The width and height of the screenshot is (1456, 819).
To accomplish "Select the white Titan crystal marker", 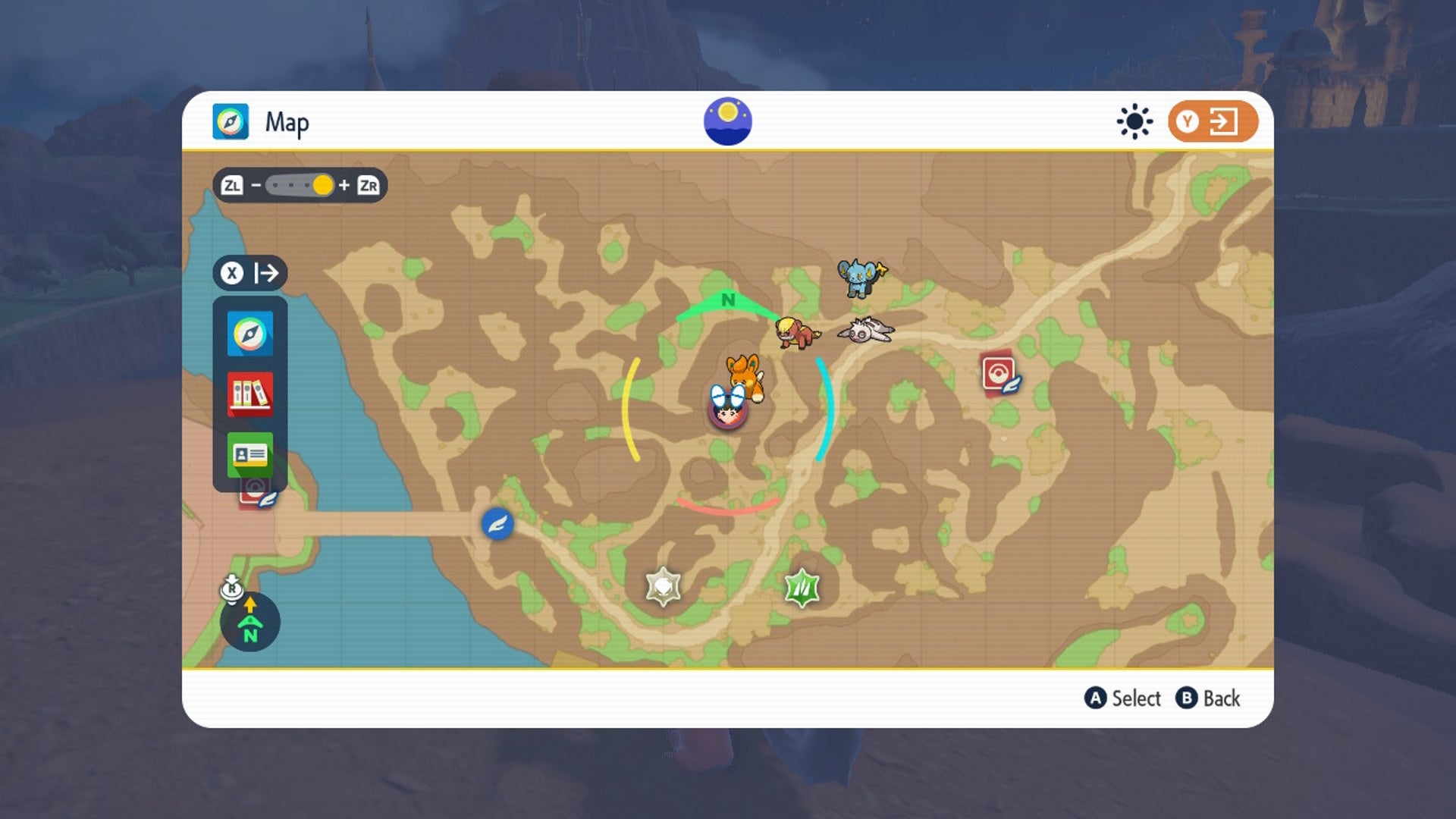I will pos(663,585).
